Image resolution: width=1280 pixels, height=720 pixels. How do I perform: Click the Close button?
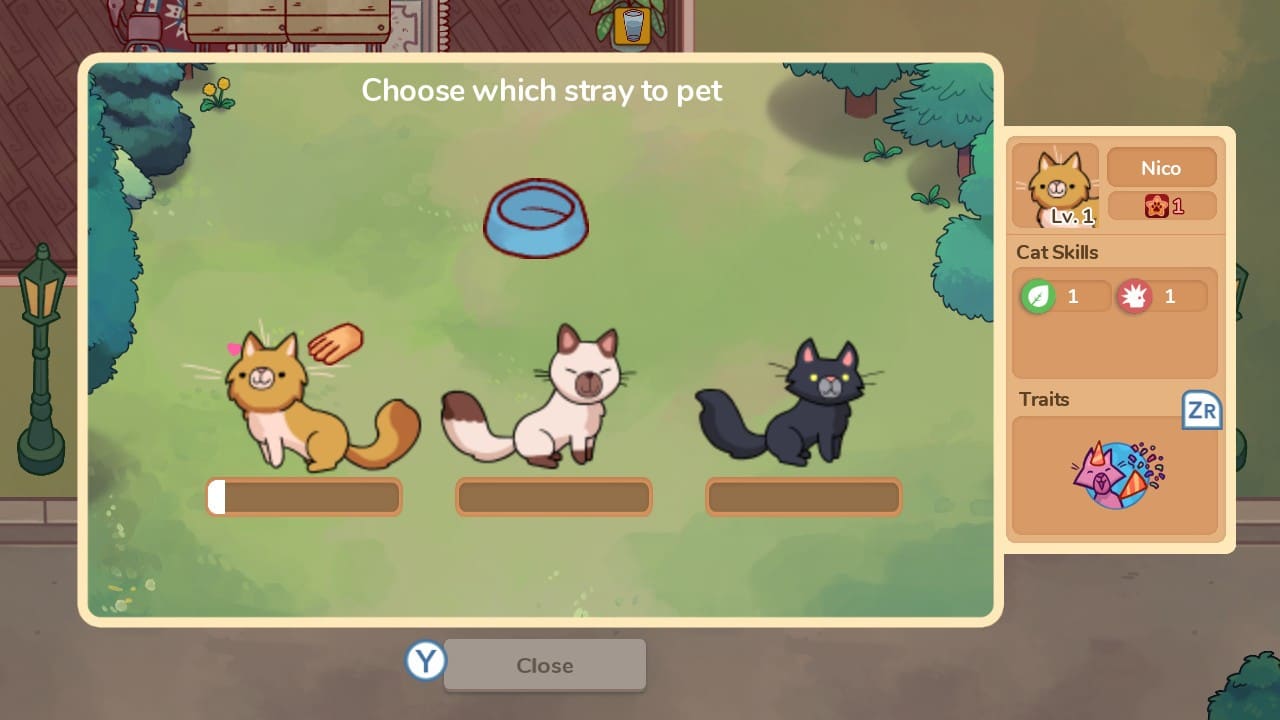click(545, 665)
